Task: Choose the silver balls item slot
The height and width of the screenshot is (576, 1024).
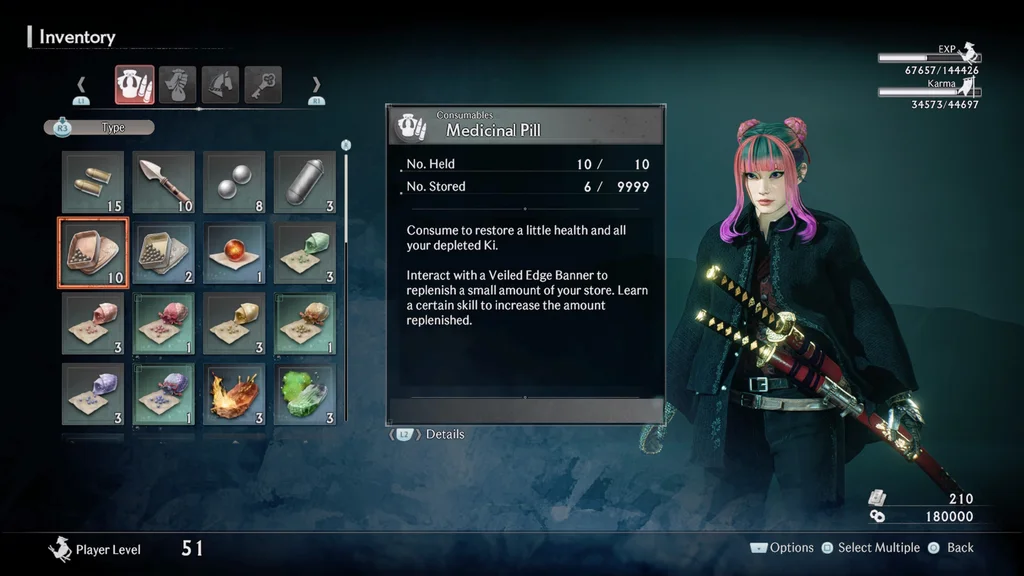Action: 234,182
